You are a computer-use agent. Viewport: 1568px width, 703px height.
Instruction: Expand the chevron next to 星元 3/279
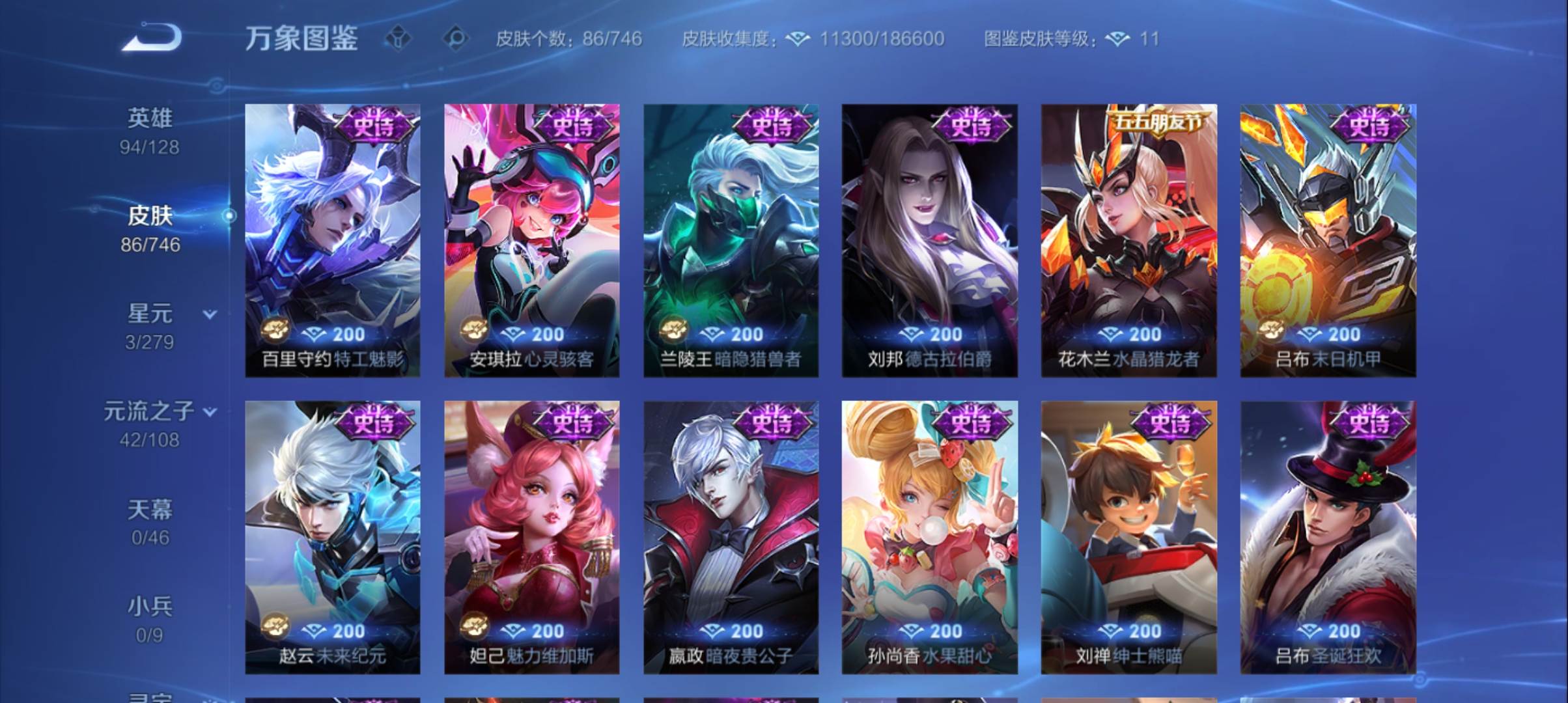[x=210, y=314]
